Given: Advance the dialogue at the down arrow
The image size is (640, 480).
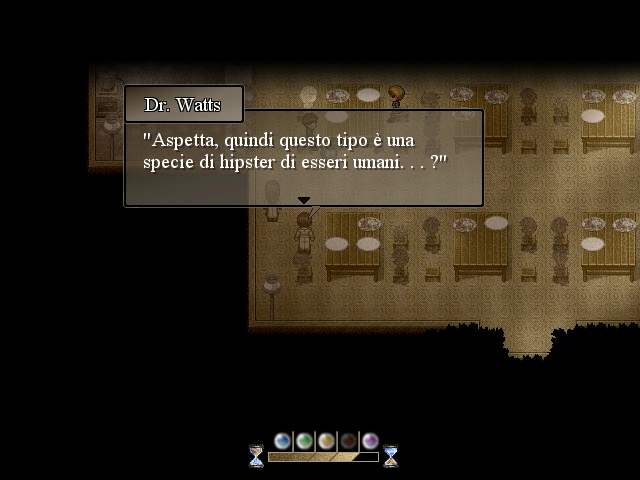Looking at the screenshot, I should (304, 201).
